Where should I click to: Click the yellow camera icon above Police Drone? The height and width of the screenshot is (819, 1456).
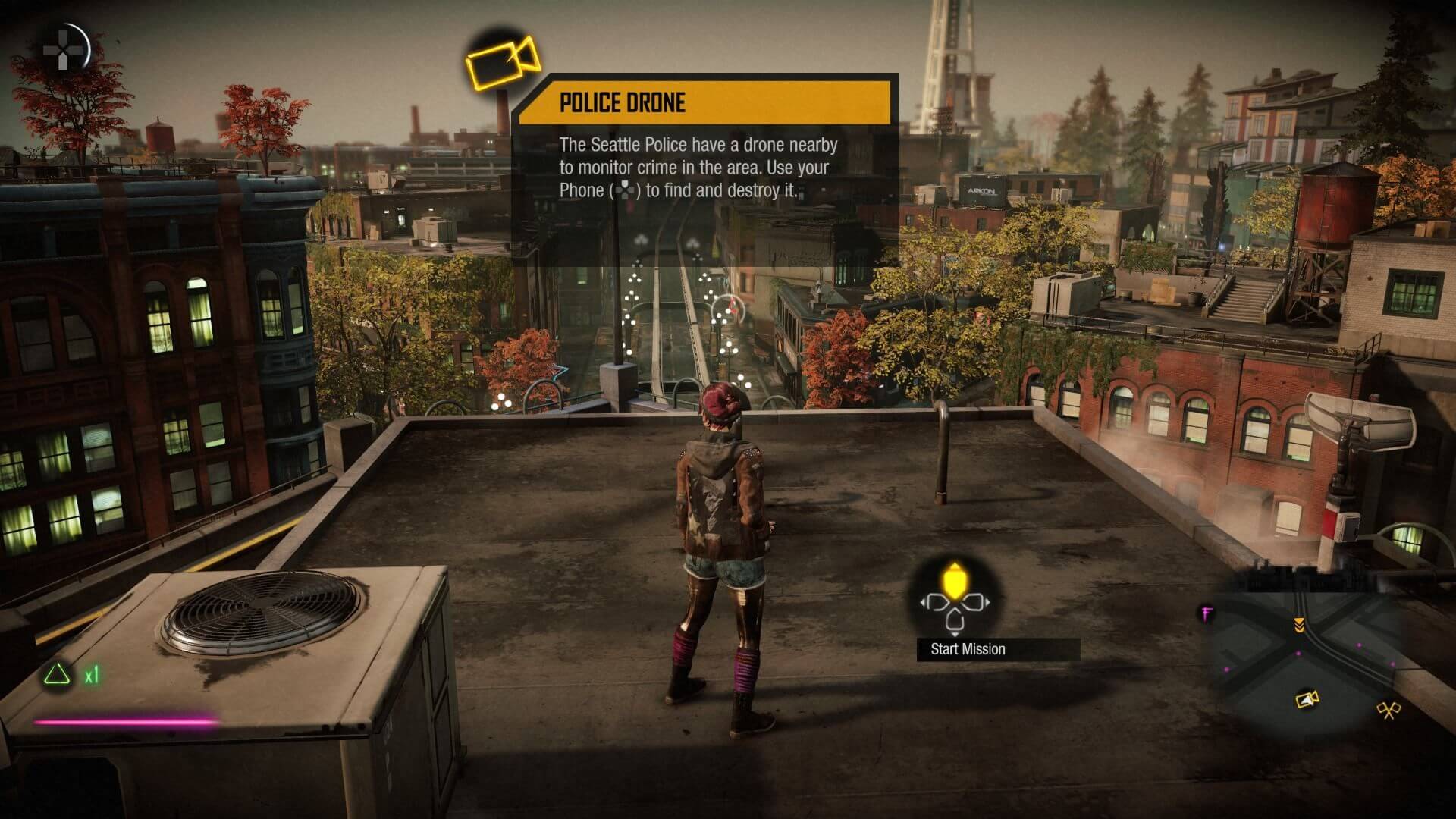click(x=503, y=61)
